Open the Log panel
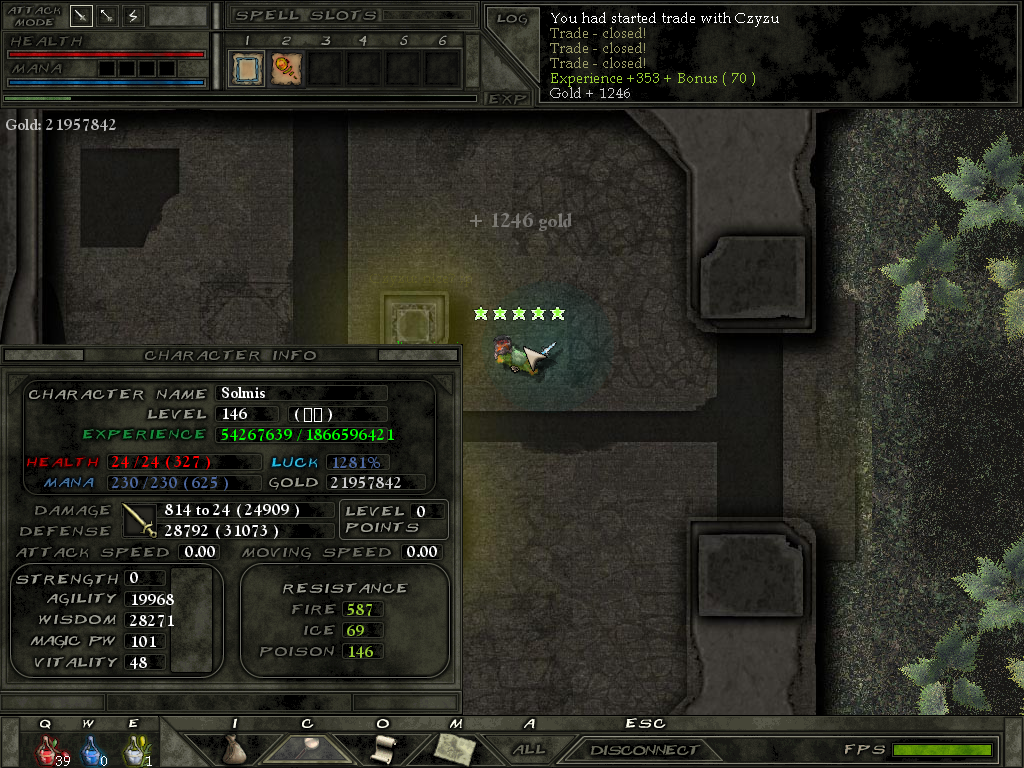 (x=511, y=19)
